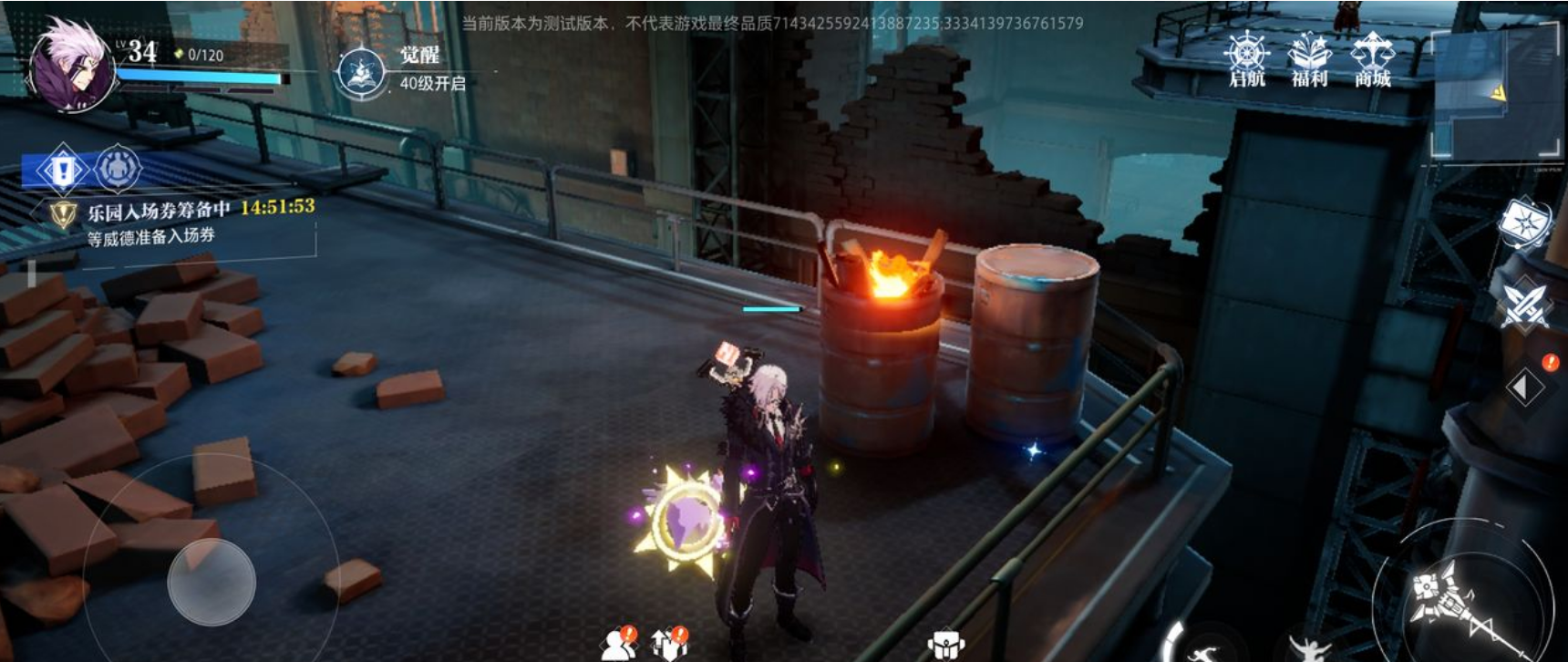Image resolution: width=1568 pixels, height=662 pixels.
Task: Visit the 商城 shop
Action: coord(1372,59)
